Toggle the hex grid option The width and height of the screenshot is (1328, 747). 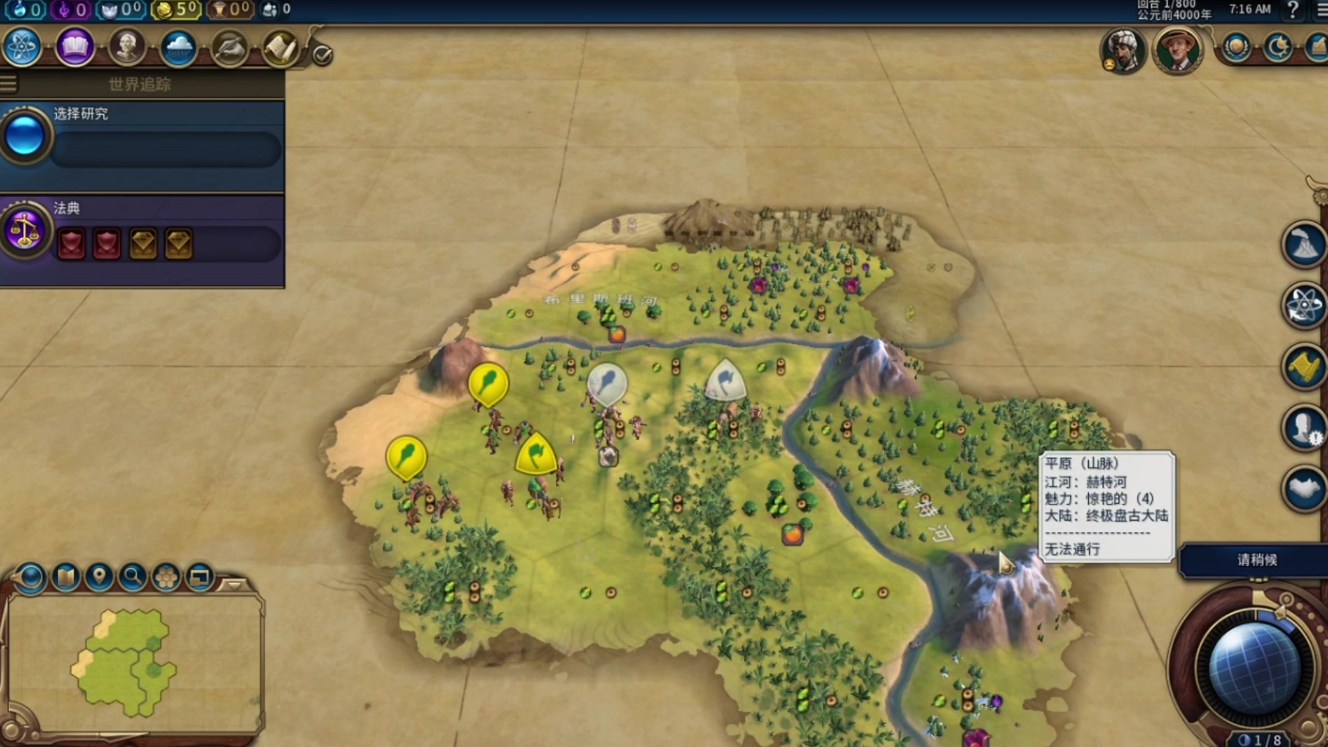[166, 577]
